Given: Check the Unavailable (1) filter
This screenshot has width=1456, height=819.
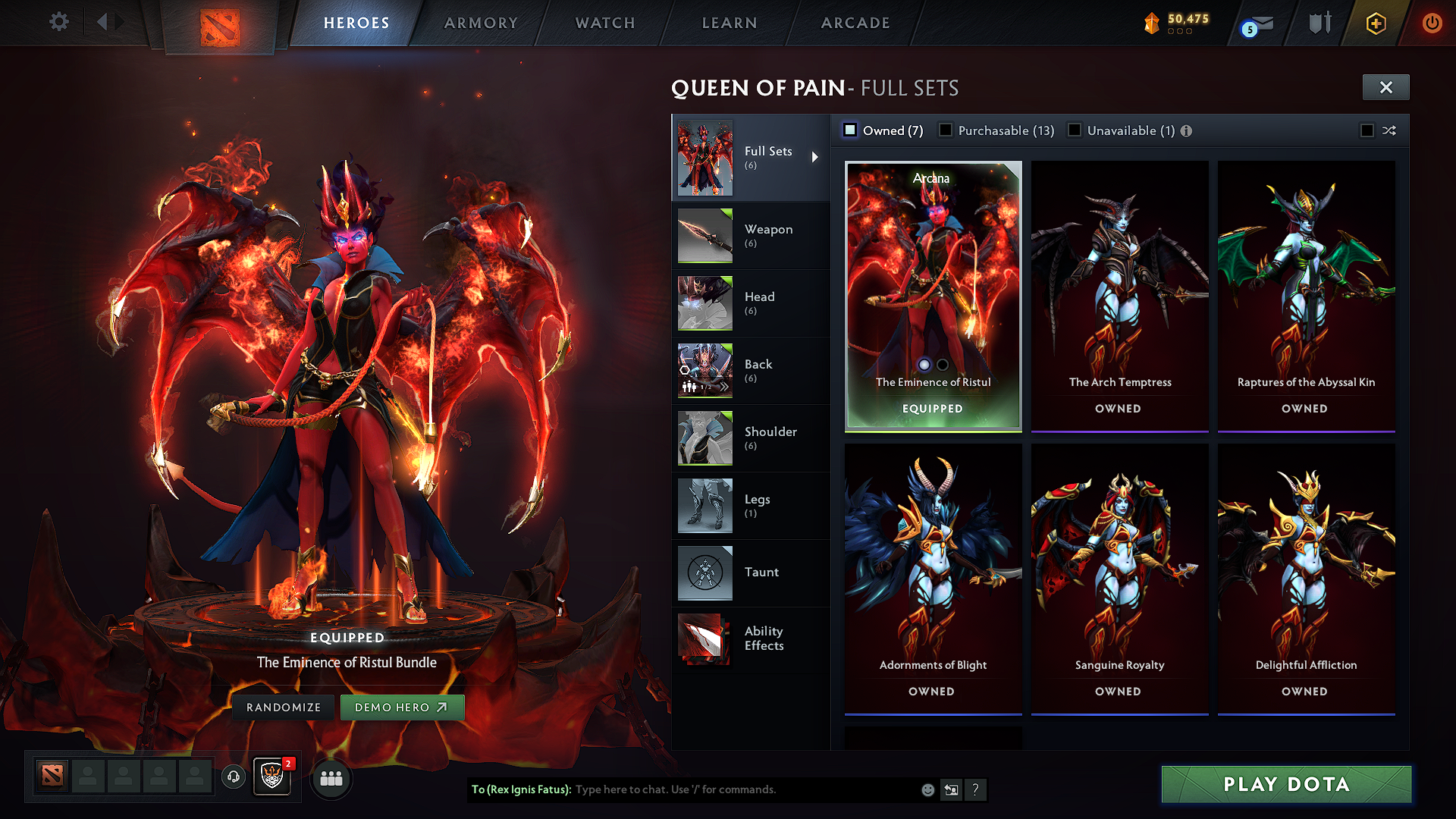Looking at the screenshot, I should tap(1075, 130).
